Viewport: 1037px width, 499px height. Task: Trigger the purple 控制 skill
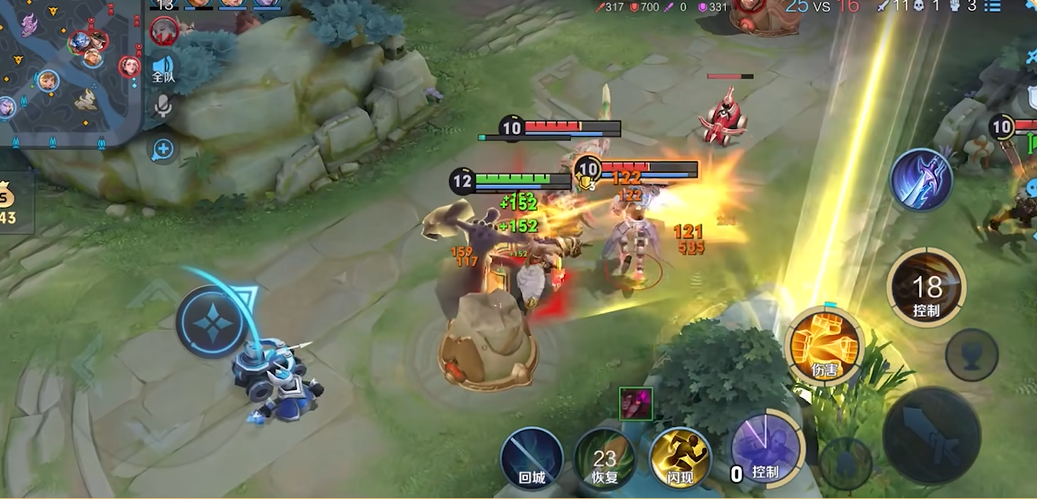pos(767,452)
